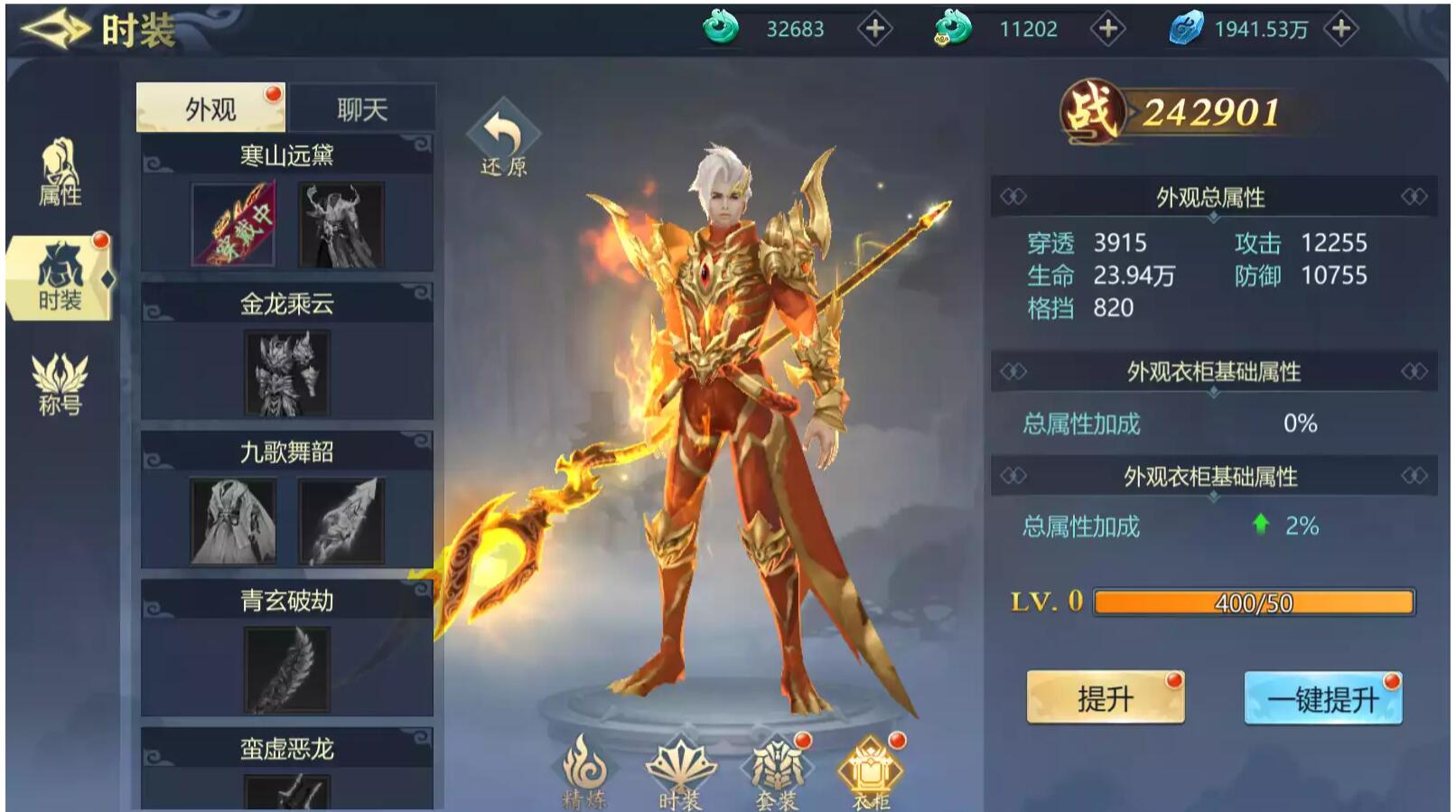The height and width of the screenshot is (812, 1456).
Task: Open the 聊天 tab
Action: pyautogui.click(x=361, y=109)
